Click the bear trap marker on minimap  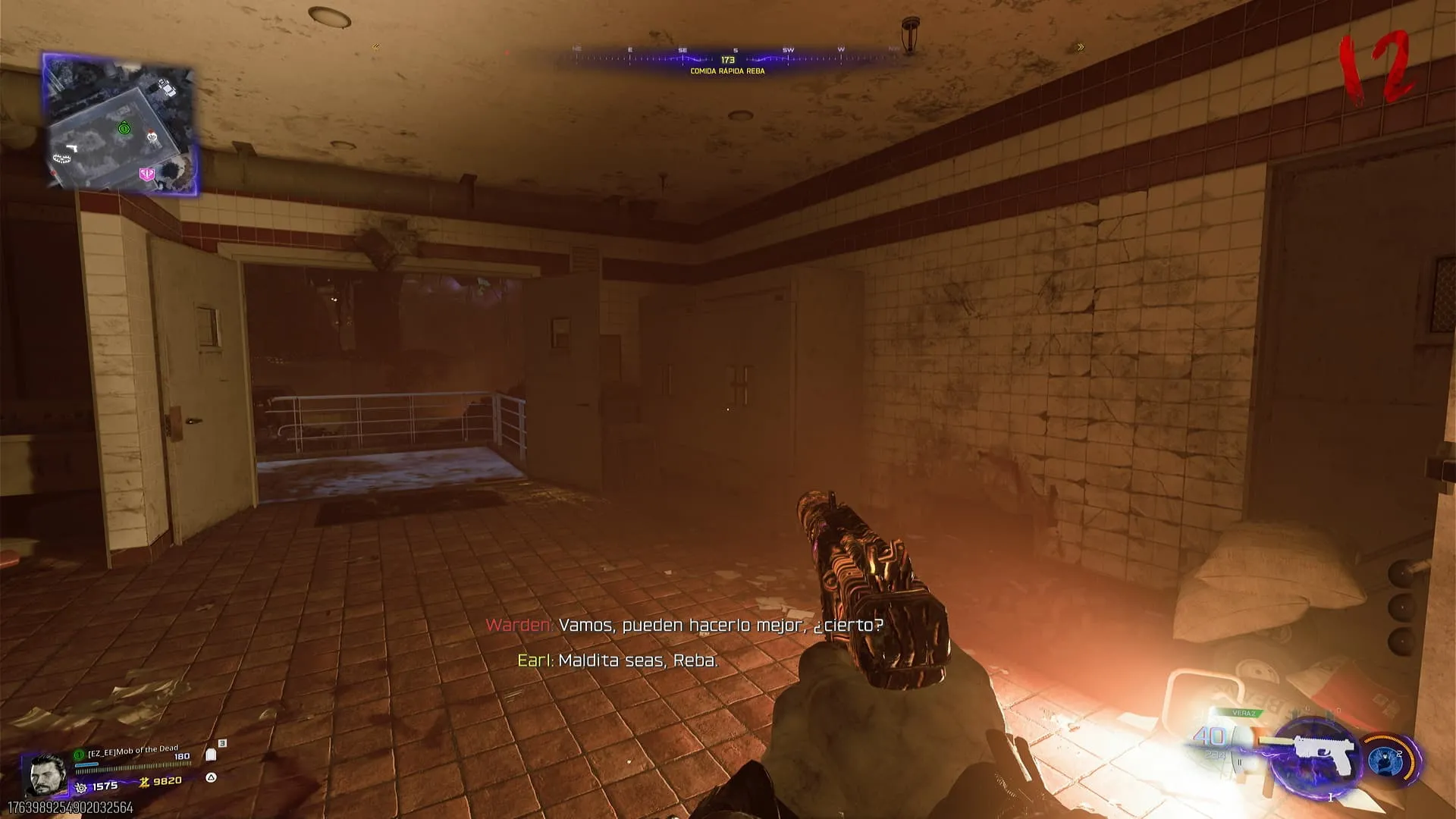[61, 158]
